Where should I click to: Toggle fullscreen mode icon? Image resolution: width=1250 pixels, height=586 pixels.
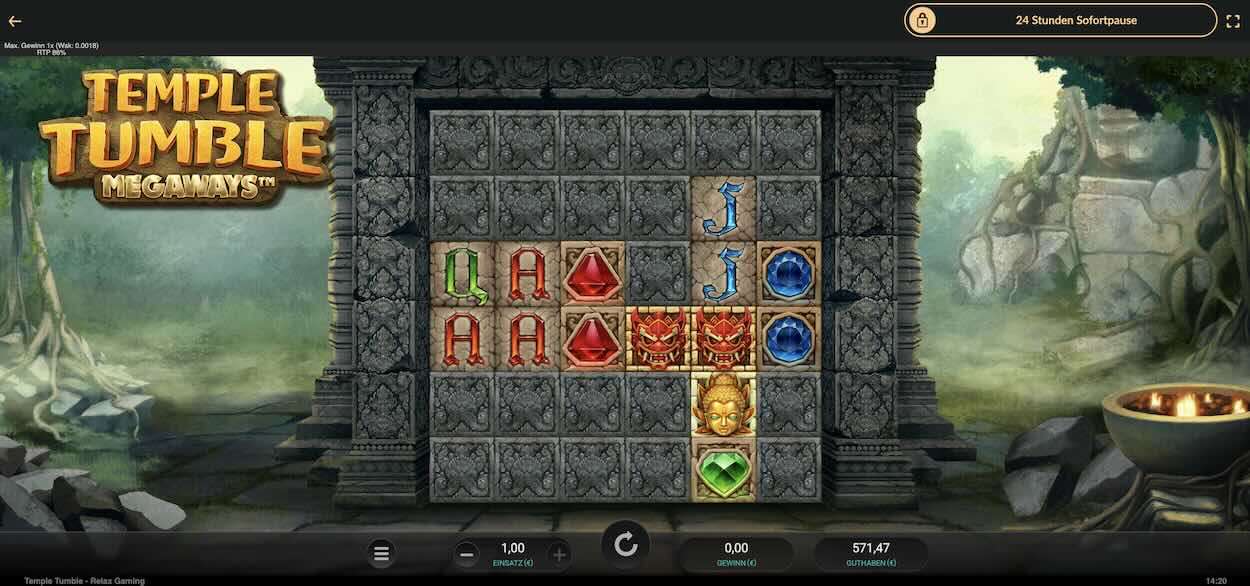(1233, 20)
